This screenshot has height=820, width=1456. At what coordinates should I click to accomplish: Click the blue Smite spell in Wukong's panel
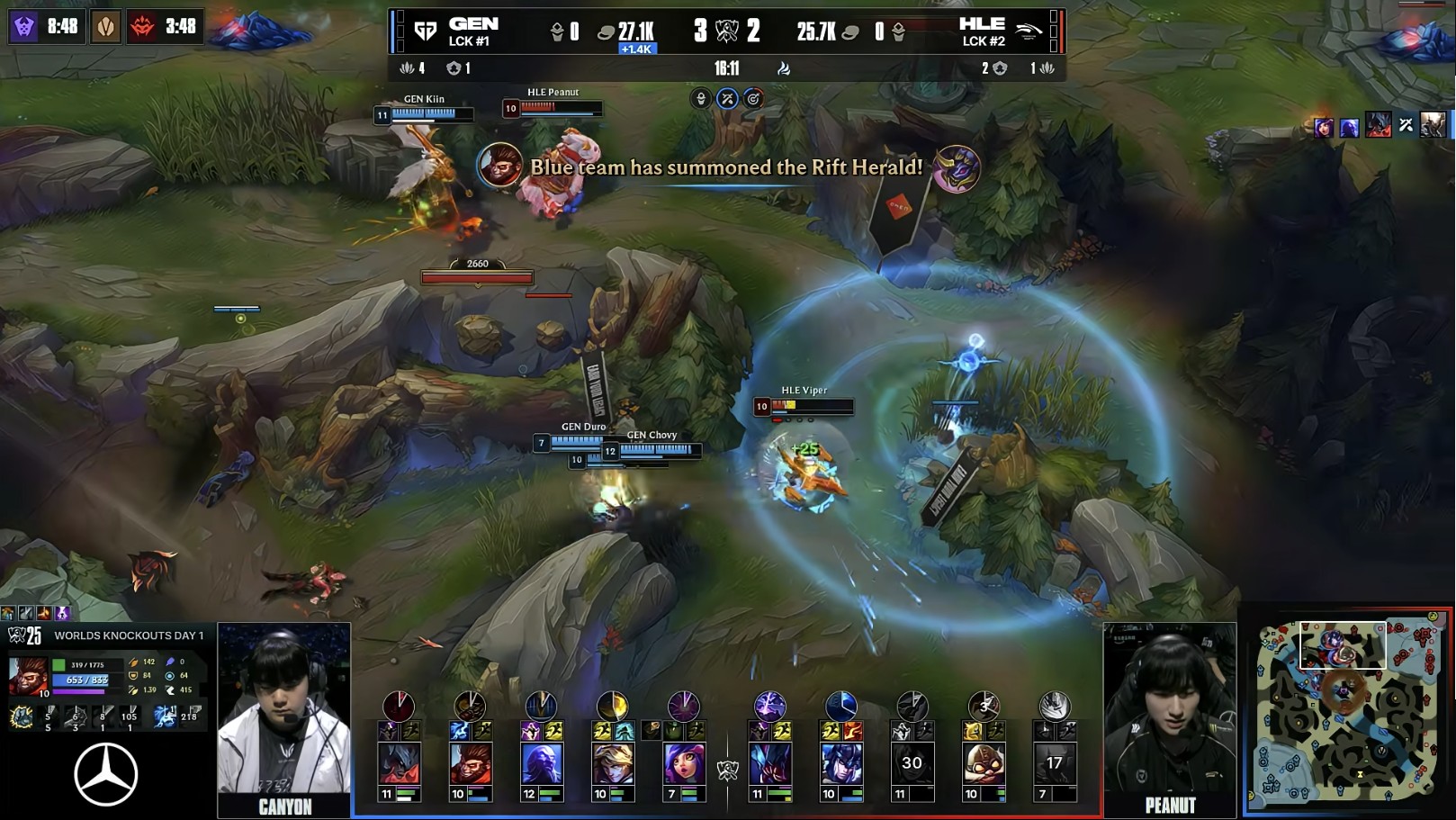pos(165,716)
